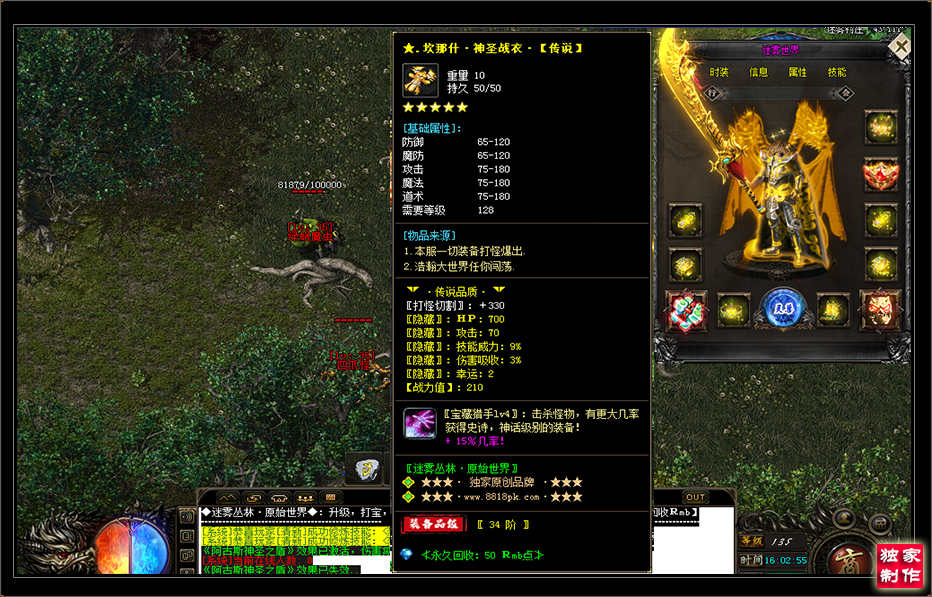Show the 属性 attributes tab
This screenshot has height=597, width=932.
798,72
